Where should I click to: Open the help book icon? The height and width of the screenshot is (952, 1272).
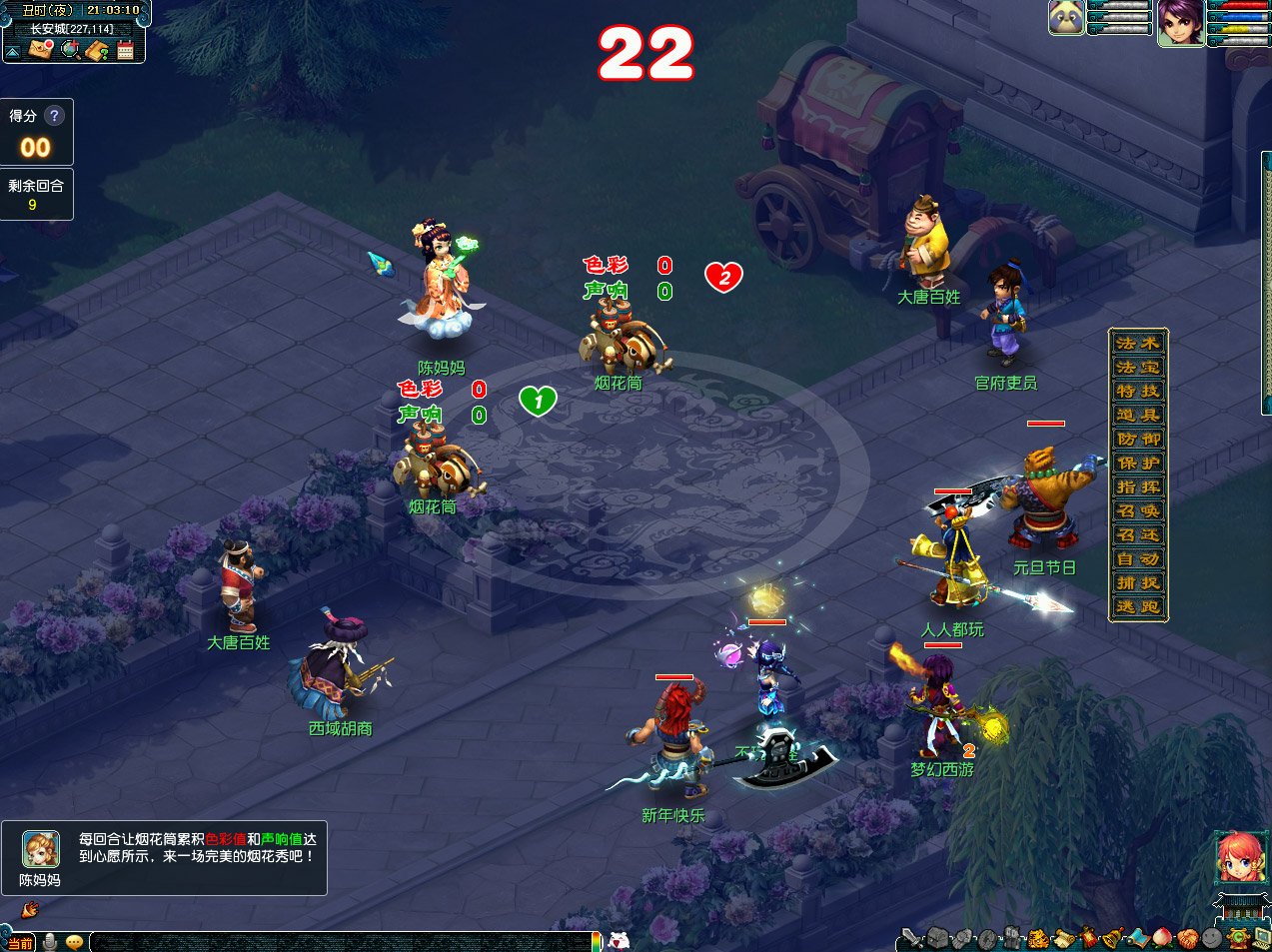(x=98, y=49)
